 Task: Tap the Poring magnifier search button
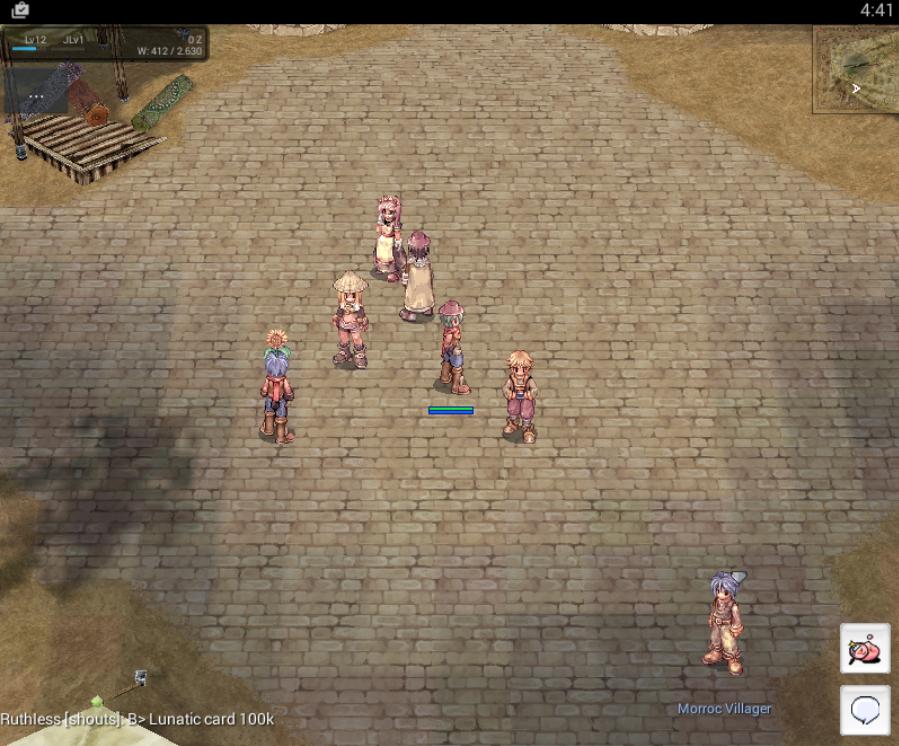[865, 648]
